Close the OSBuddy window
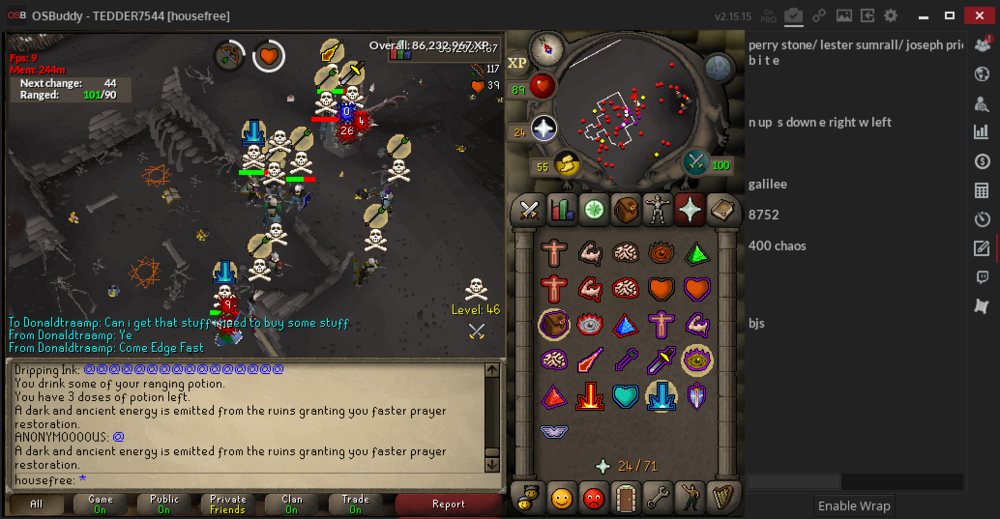Image resolution: width=1000 pixels, height=519 pixels. pos(977,16)
